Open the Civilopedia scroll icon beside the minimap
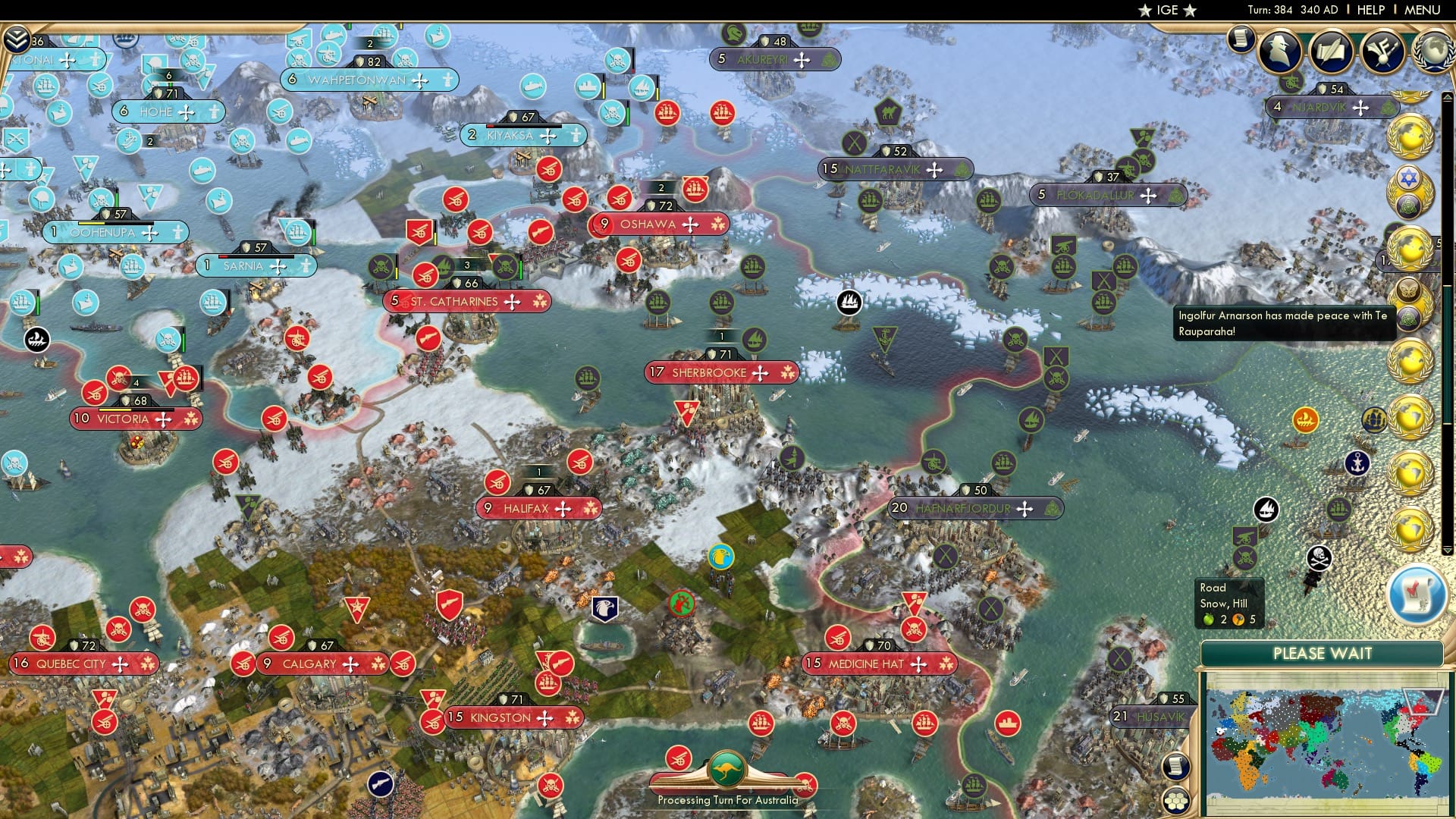This screenshot has height=819, width=1456. (1176, 766)
